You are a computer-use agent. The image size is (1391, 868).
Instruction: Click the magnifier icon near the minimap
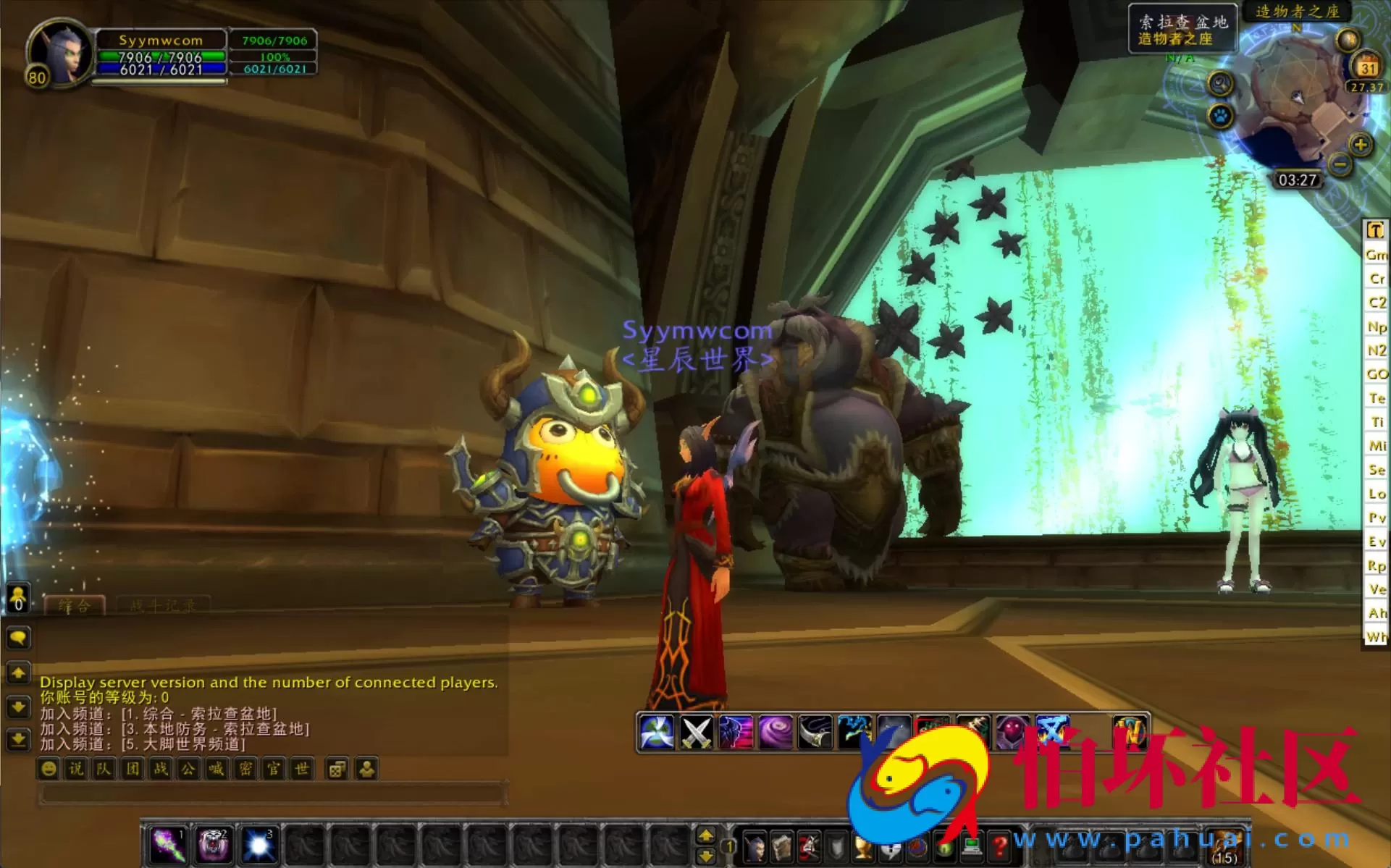1221,83
